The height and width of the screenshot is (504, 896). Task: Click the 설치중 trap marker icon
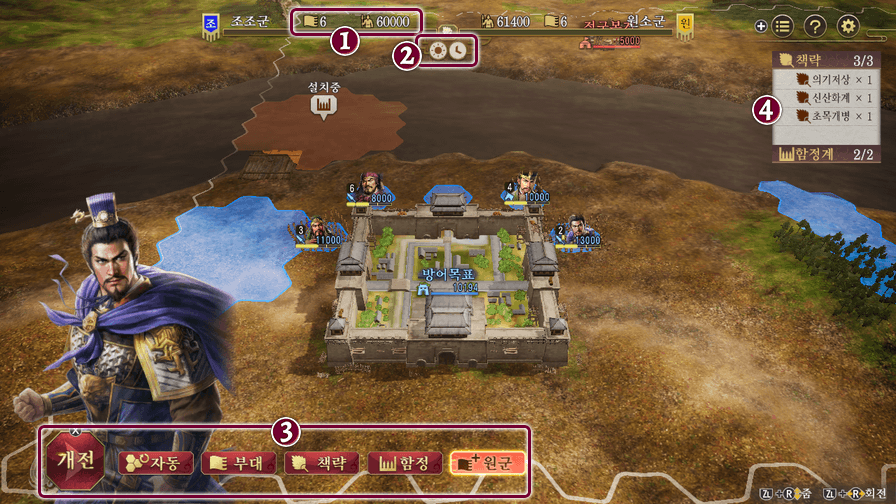click(323, 105)
